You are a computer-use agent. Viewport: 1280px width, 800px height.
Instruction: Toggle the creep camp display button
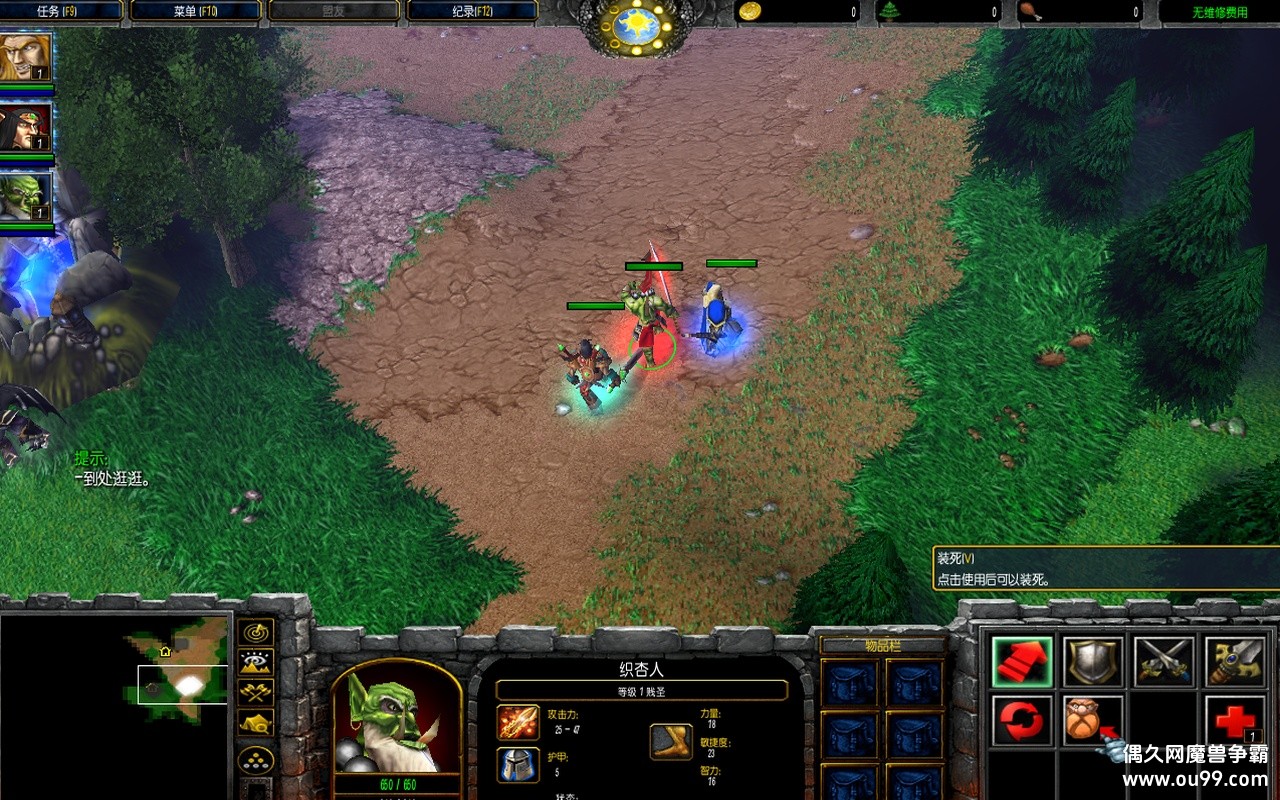(257, 722)
